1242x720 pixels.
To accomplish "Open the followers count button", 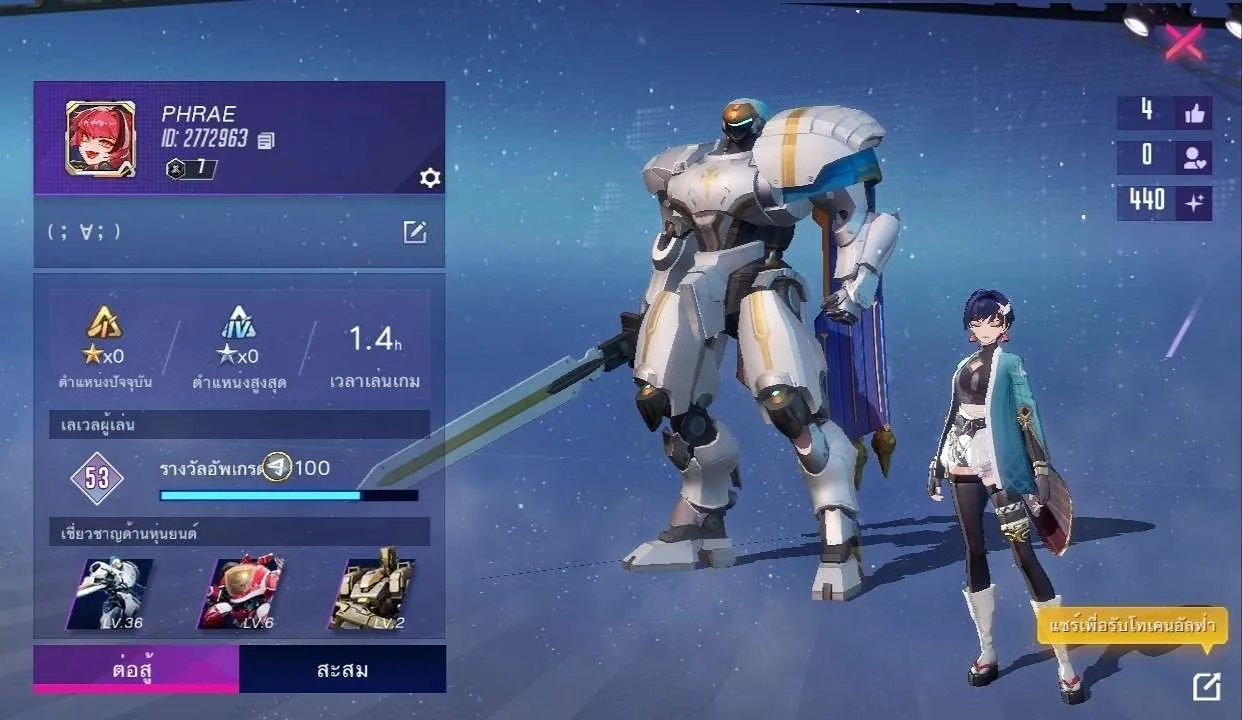I will (1194, 157).
